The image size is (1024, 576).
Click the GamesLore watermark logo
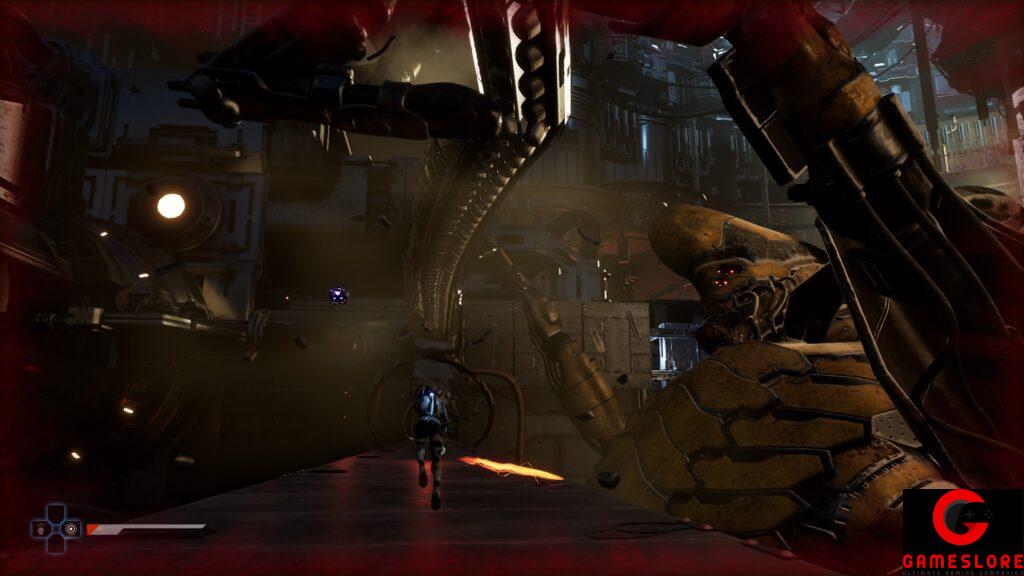coord(962,530)
